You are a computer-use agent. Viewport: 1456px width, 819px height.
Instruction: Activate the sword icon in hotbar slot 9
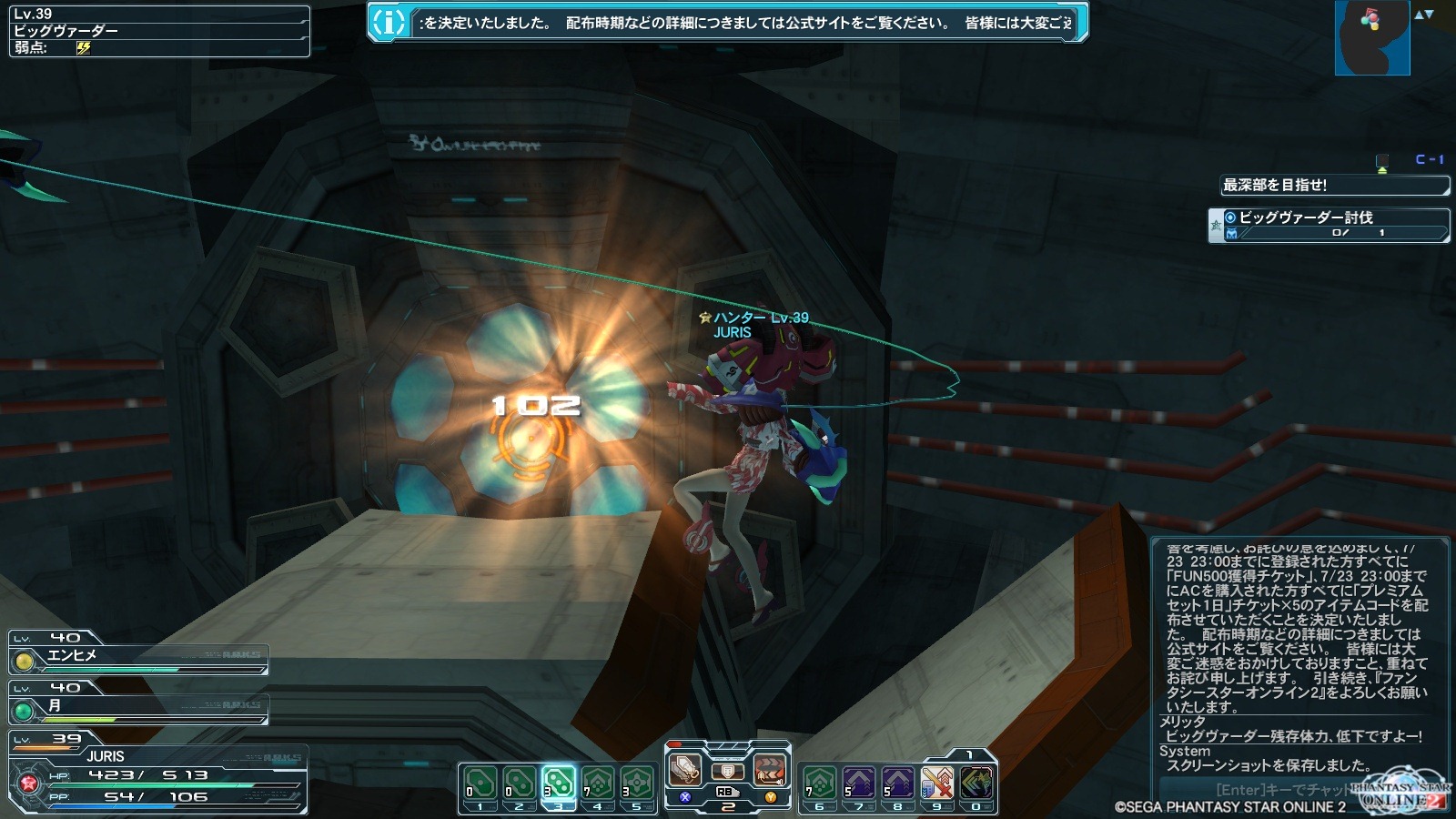[936, 783]
